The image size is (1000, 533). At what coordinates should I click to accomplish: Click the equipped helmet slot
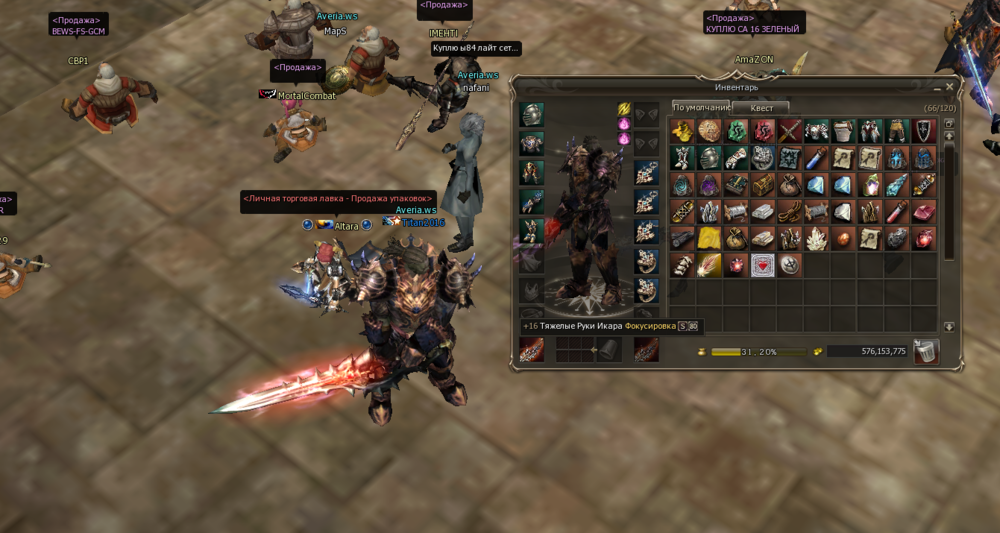tap(532, 115)
